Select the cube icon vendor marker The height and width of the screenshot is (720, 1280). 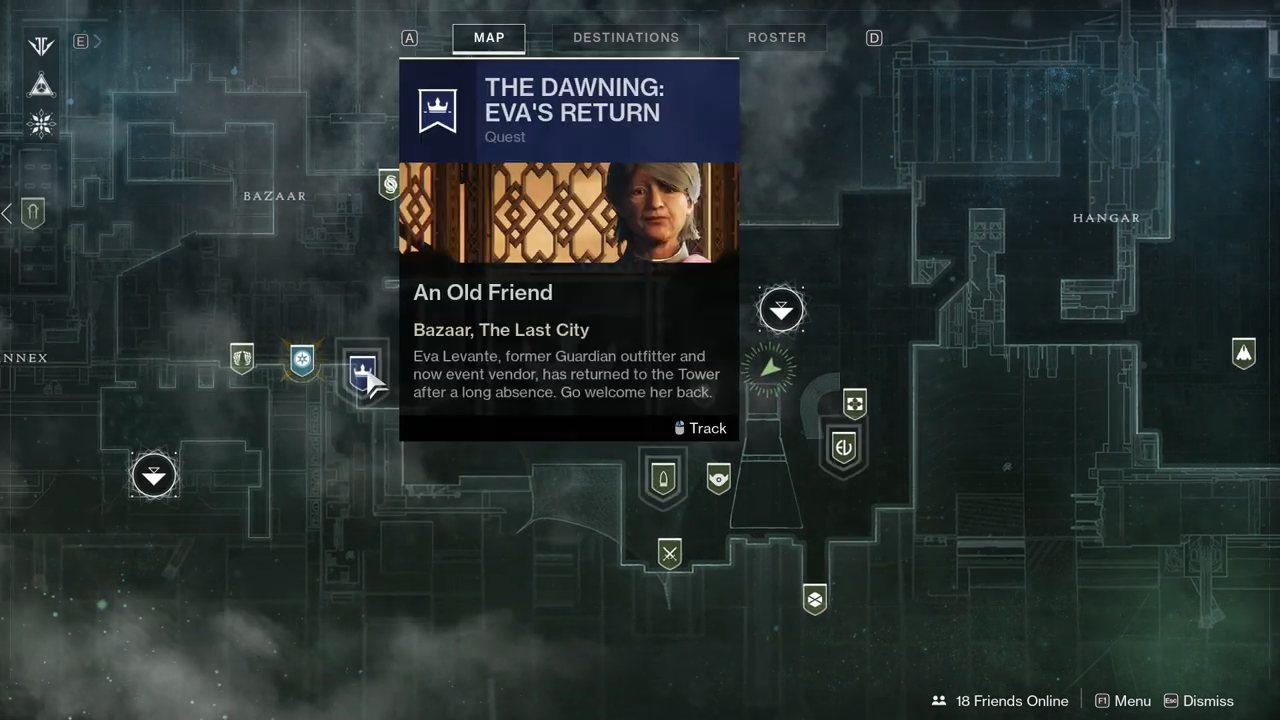[815, 599]
